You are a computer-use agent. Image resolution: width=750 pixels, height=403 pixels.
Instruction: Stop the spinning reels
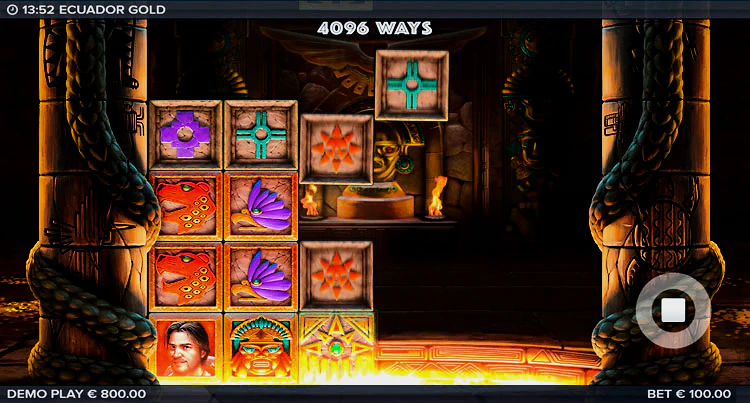click(x=673, y=310)
